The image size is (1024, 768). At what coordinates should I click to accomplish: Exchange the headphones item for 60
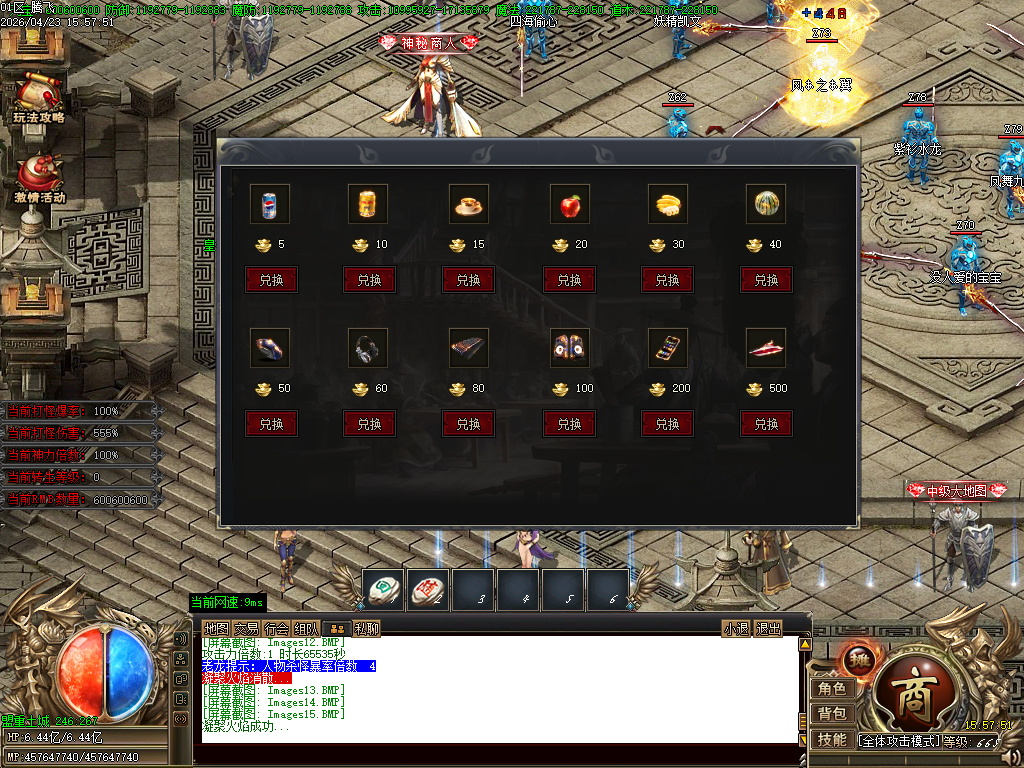pyautogui.click(x=369, y=424)
